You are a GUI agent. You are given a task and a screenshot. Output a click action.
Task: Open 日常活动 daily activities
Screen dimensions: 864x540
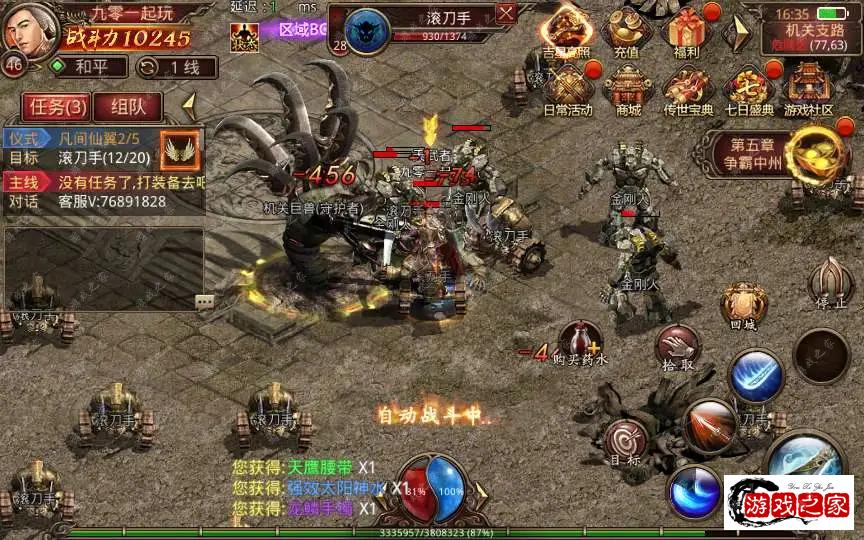click(x=568, y=90)
